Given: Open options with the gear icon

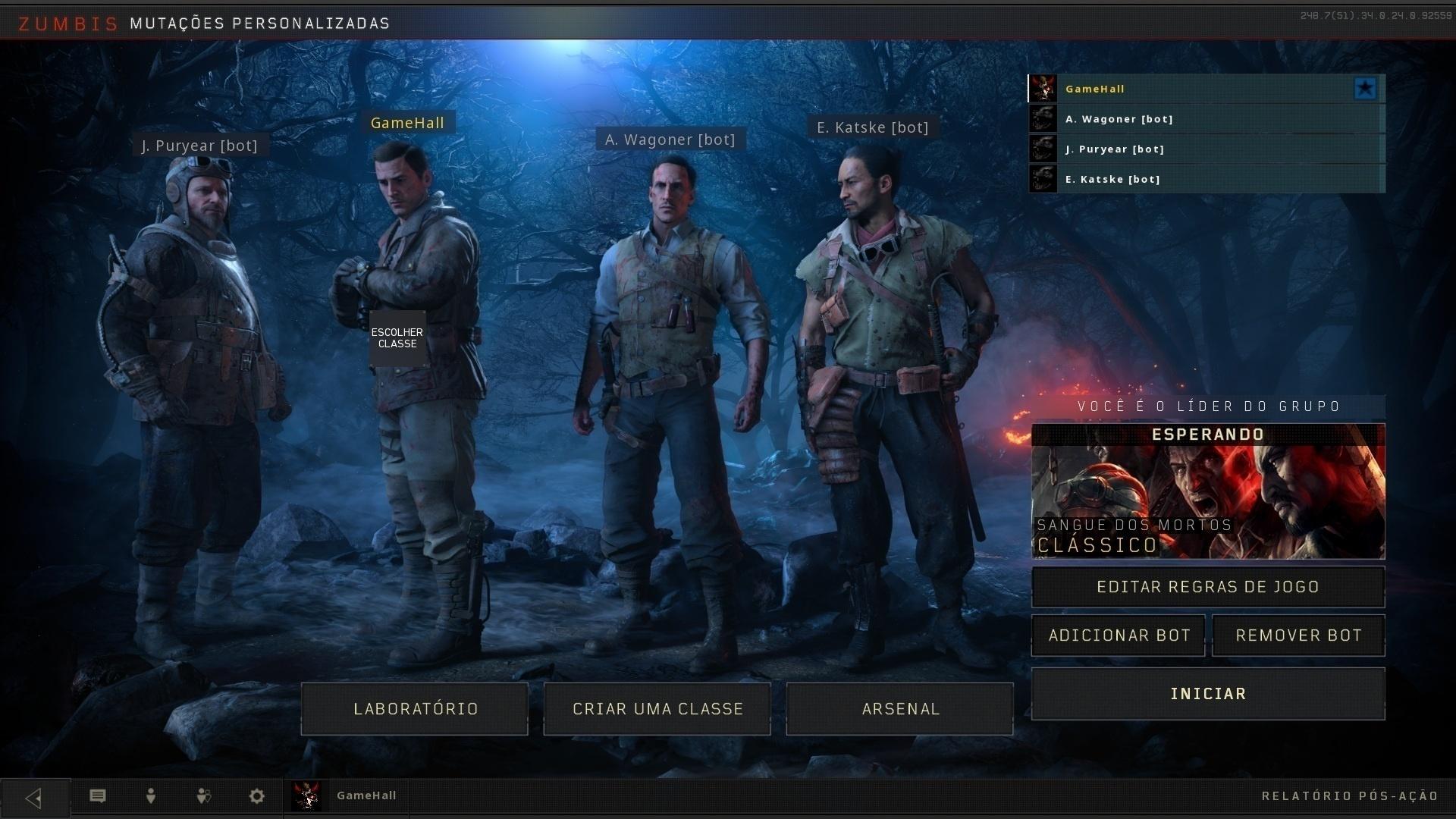Looking at the screenshot, I should coord(256,795).
